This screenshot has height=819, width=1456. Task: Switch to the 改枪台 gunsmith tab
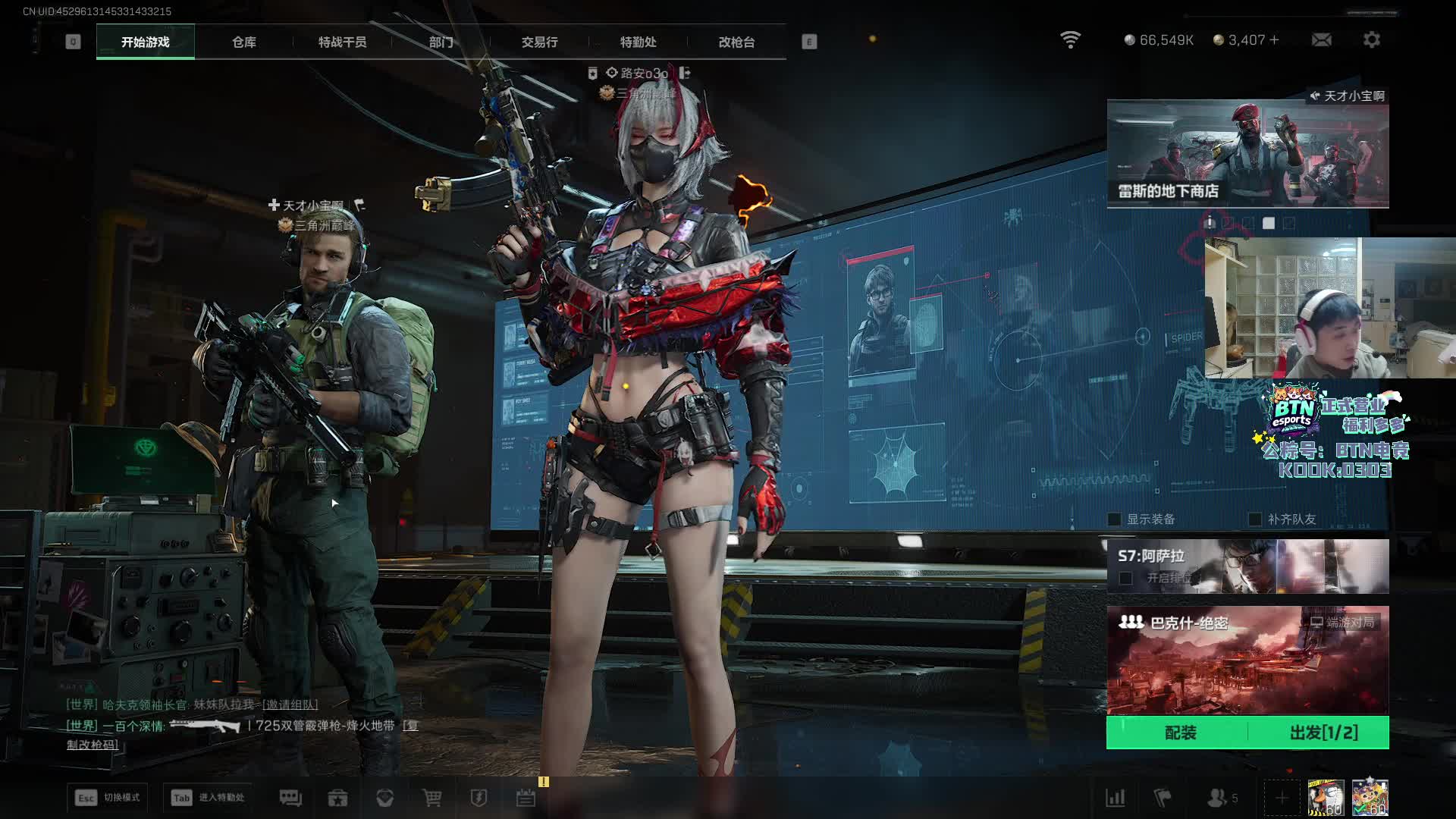pyautogui.click(x=736, y=42)
